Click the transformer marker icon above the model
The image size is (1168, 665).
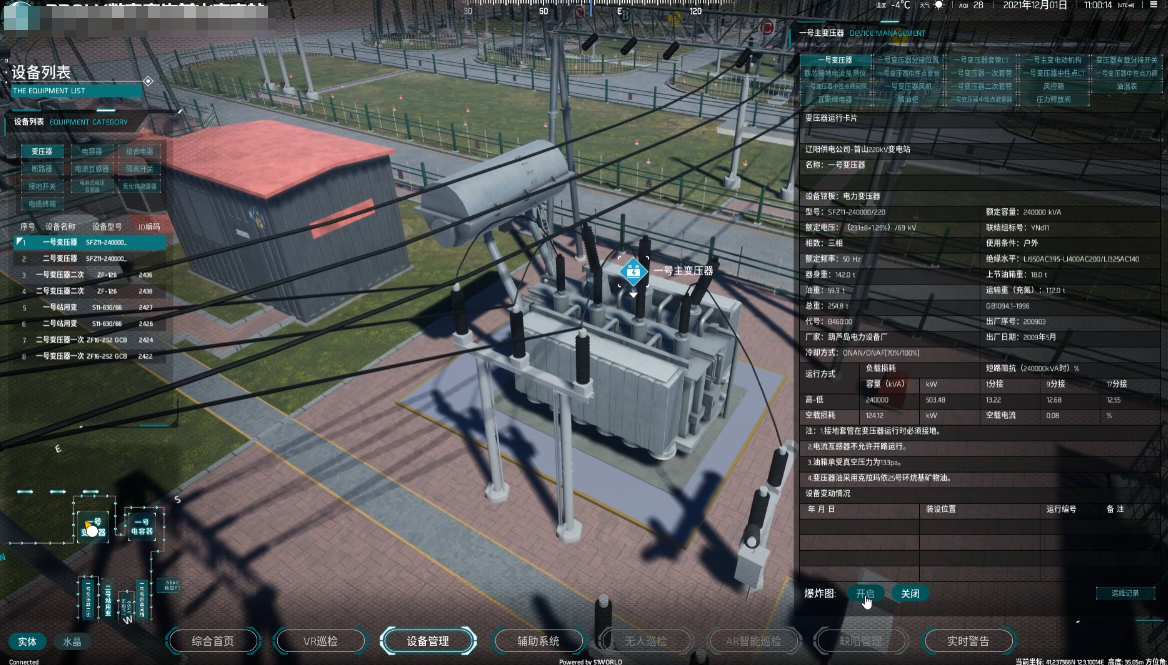[x=631, y=270]
